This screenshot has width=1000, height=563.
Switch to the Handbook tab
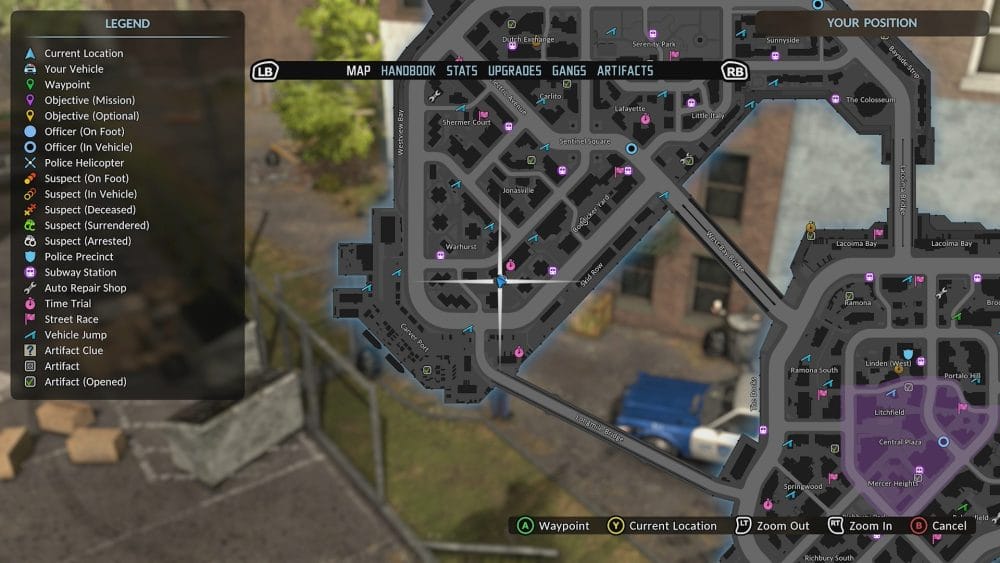tap(408, 71)
